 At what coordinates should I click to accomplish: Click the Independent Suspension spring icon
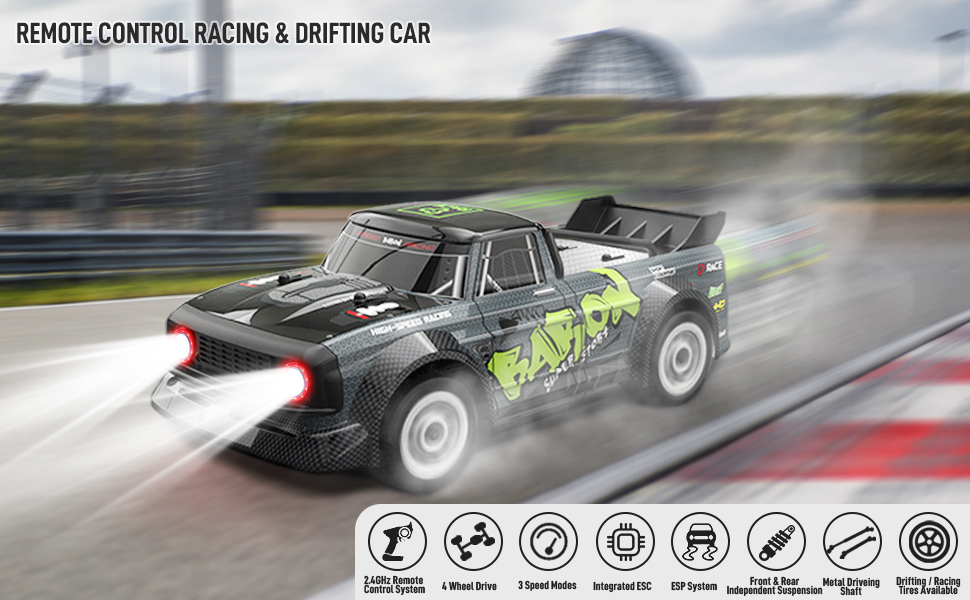[x=776, y=541]
